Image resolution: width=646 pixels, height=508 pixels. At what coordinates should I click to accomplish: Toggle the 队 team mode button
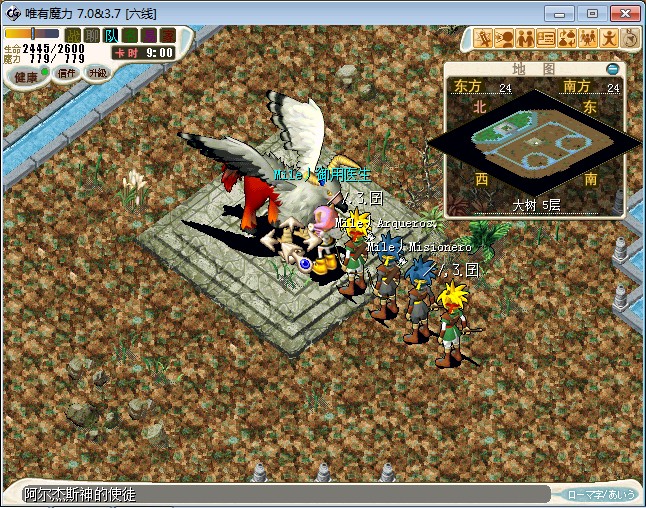tap(110, 35)
